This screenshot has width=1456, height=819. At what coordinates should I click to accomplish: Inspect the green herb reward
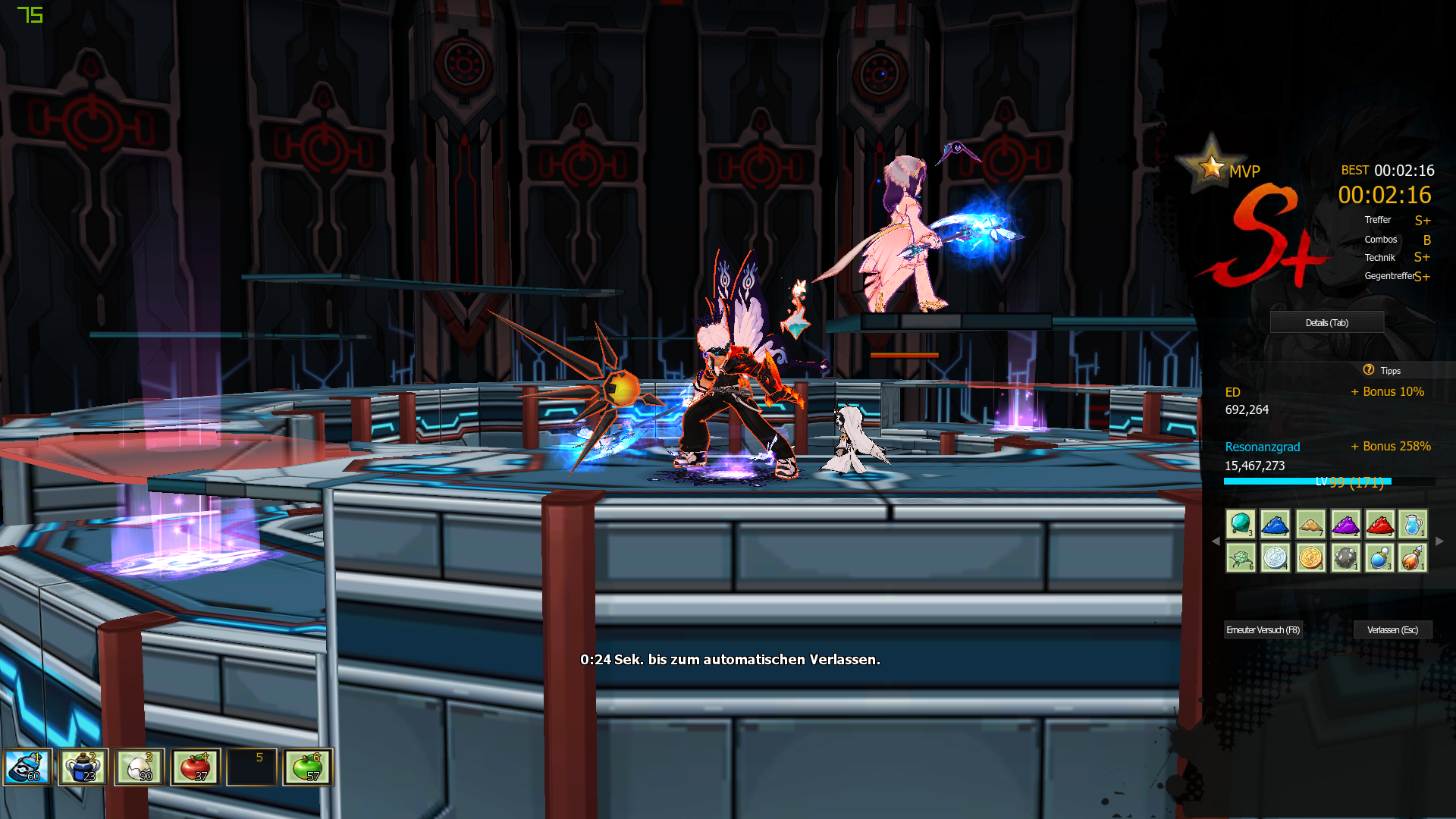[x=1241, y=558]
